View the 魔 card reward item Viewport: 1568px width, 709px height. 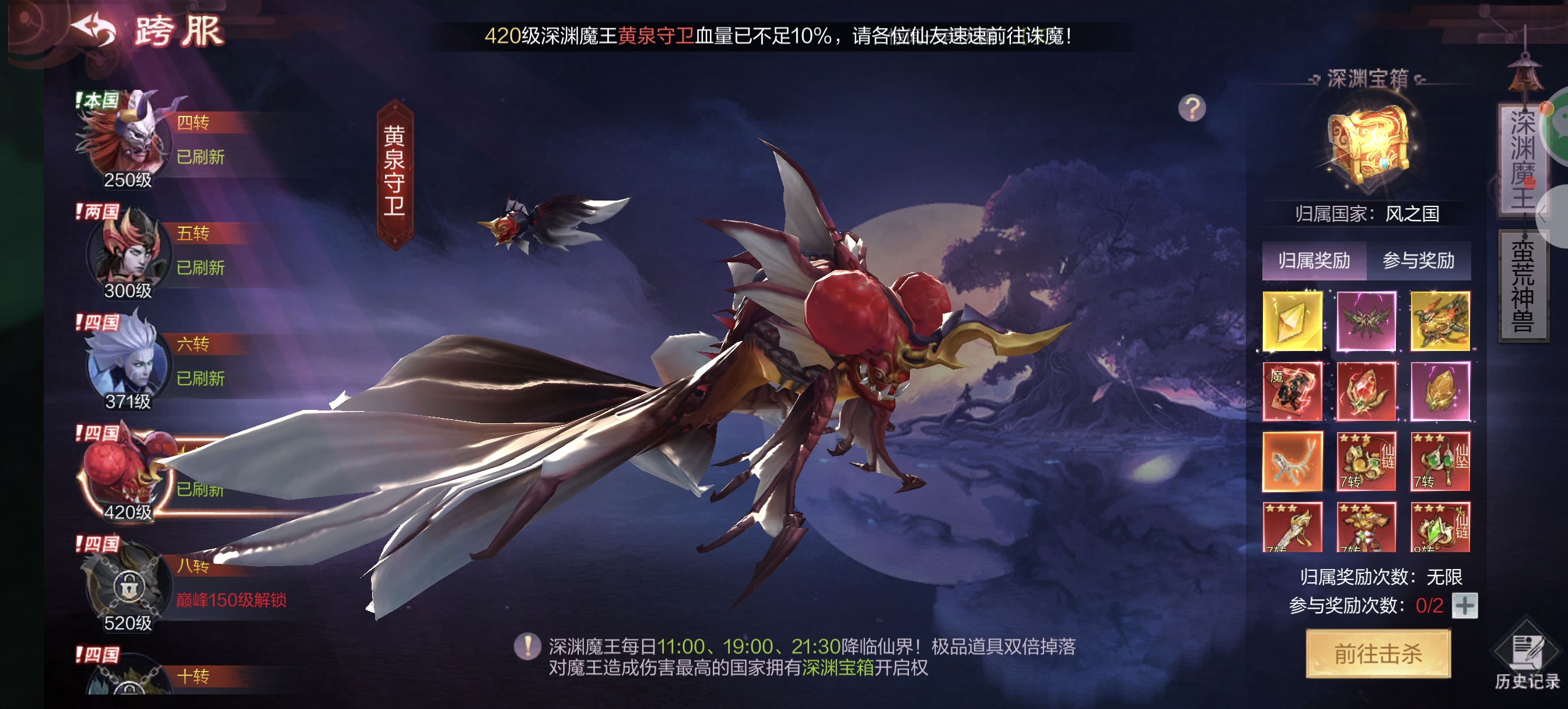pos(1292,391)
